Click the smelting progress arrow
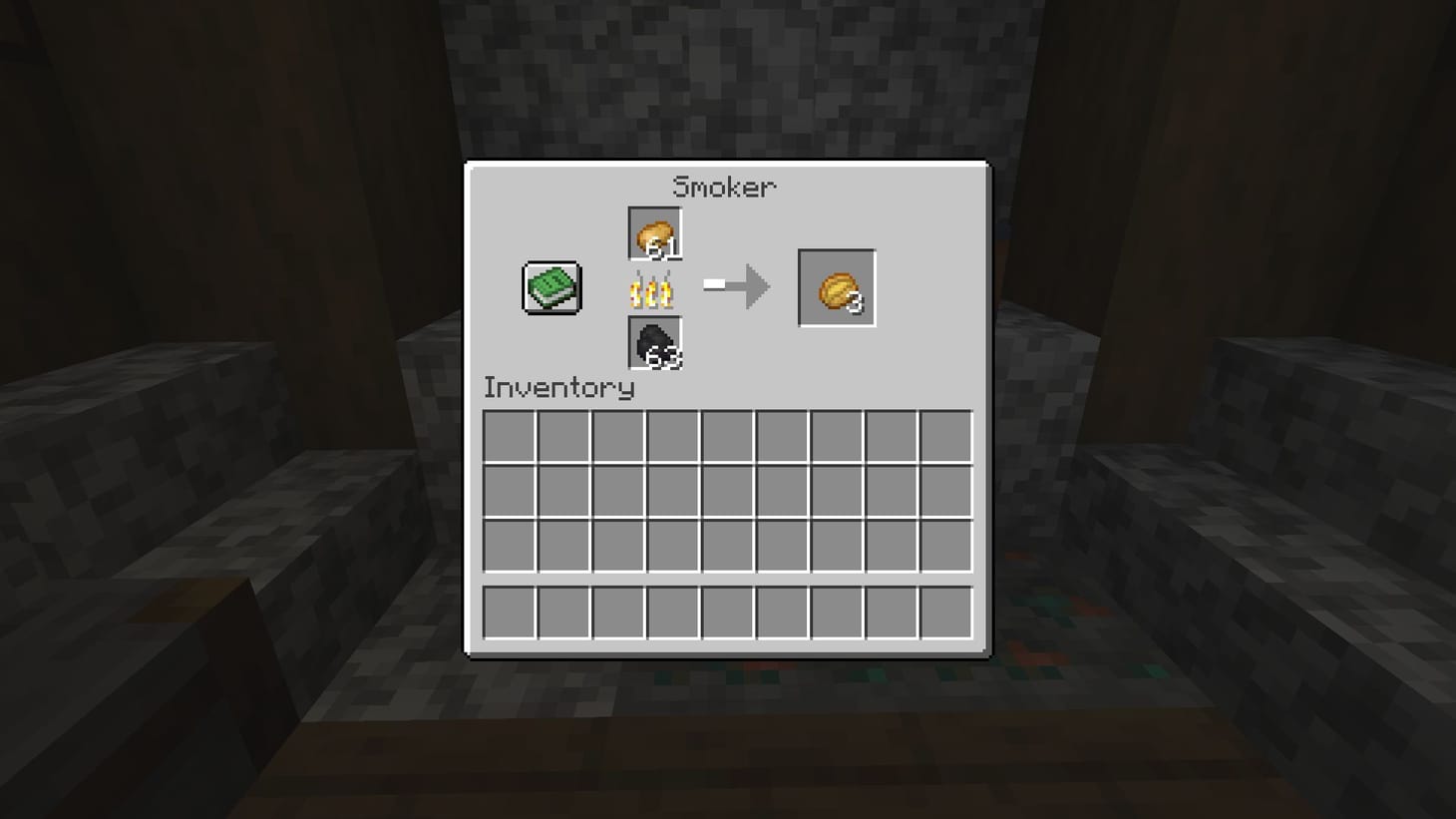Image resolution: width=1456 pixels, height=819 pixels. tap(738, 284)
